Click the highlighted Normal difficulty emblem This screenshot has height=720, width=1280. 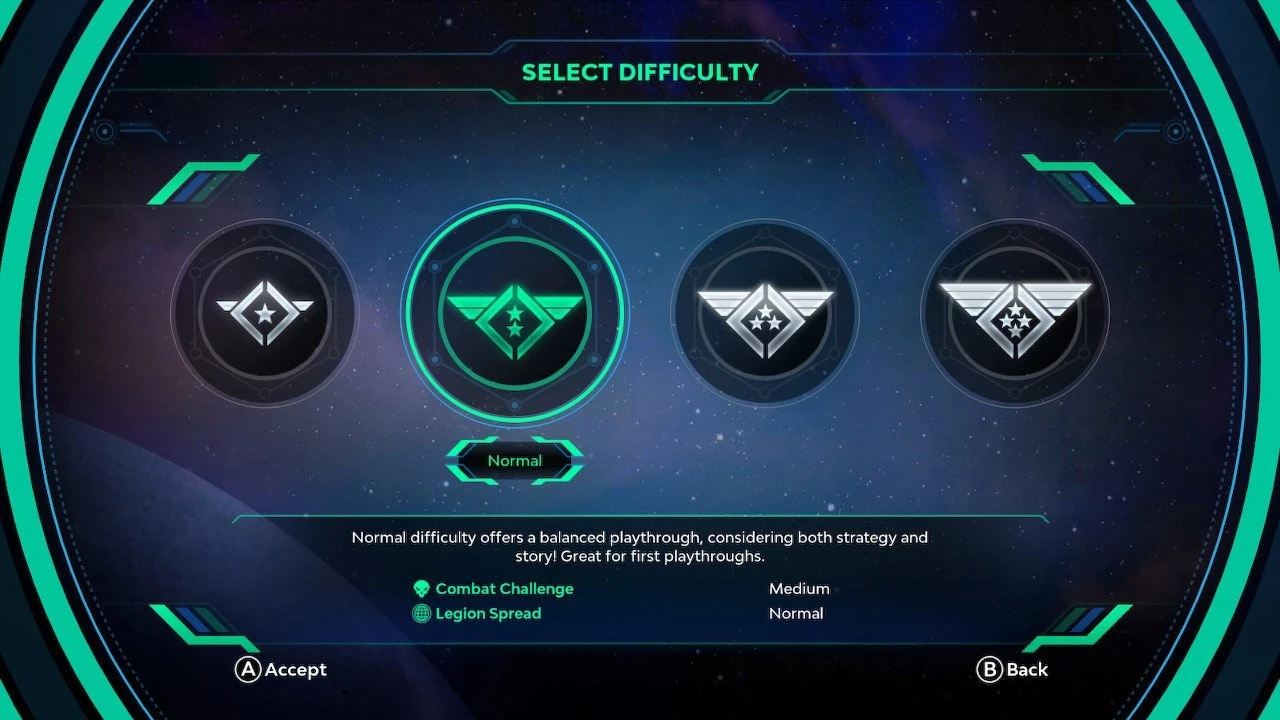(x=515, y=313)
